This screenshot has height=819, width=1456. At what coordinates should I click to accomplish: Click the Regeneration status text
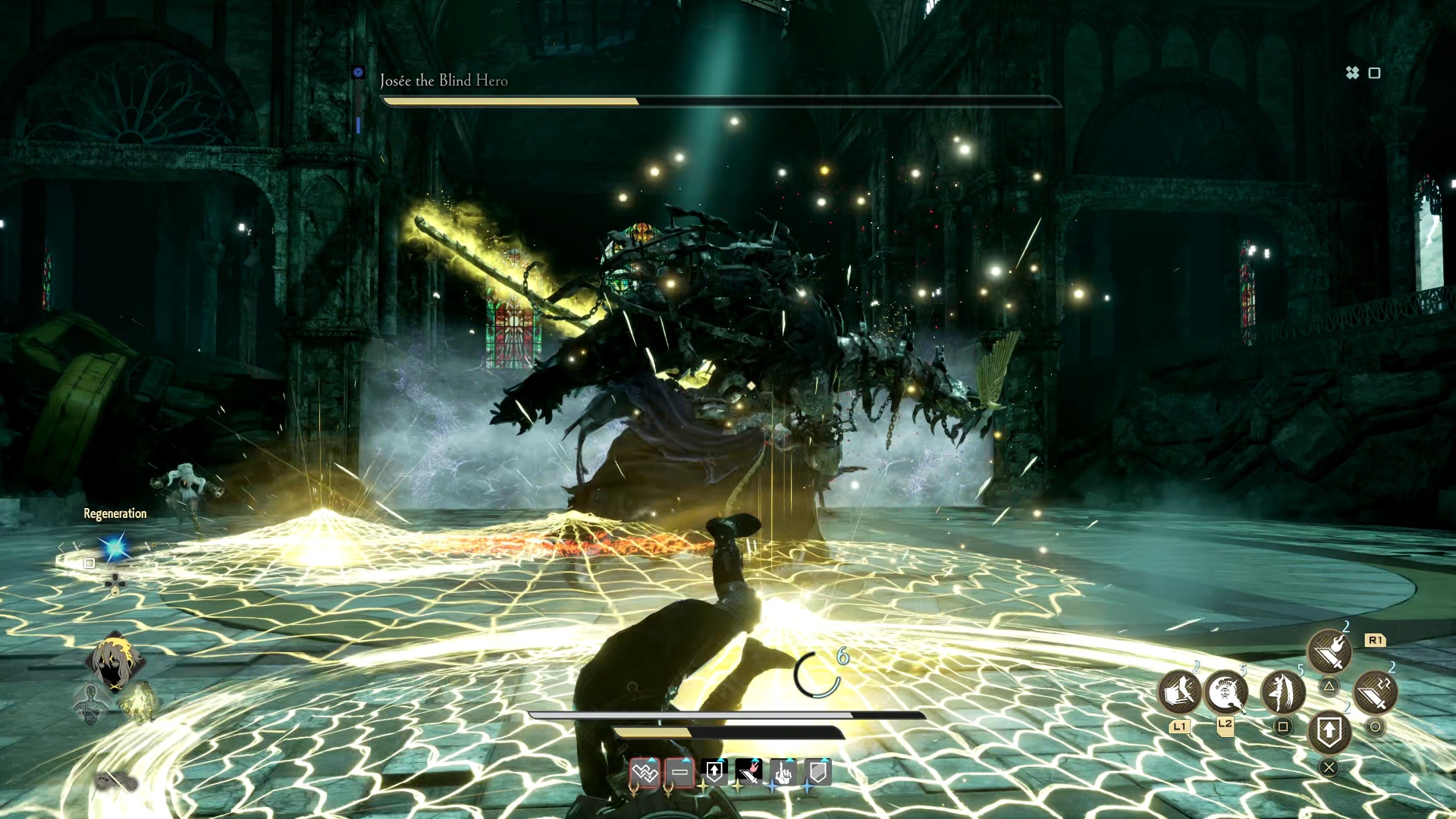(x=115, y=513)
